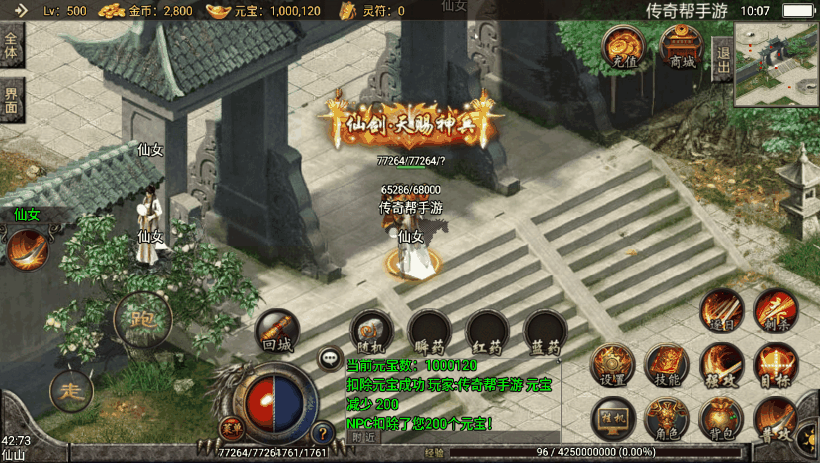Viewport: 820px width, 463px height.
Task: Activate the 逐日 sword skill
Action: 720,309
